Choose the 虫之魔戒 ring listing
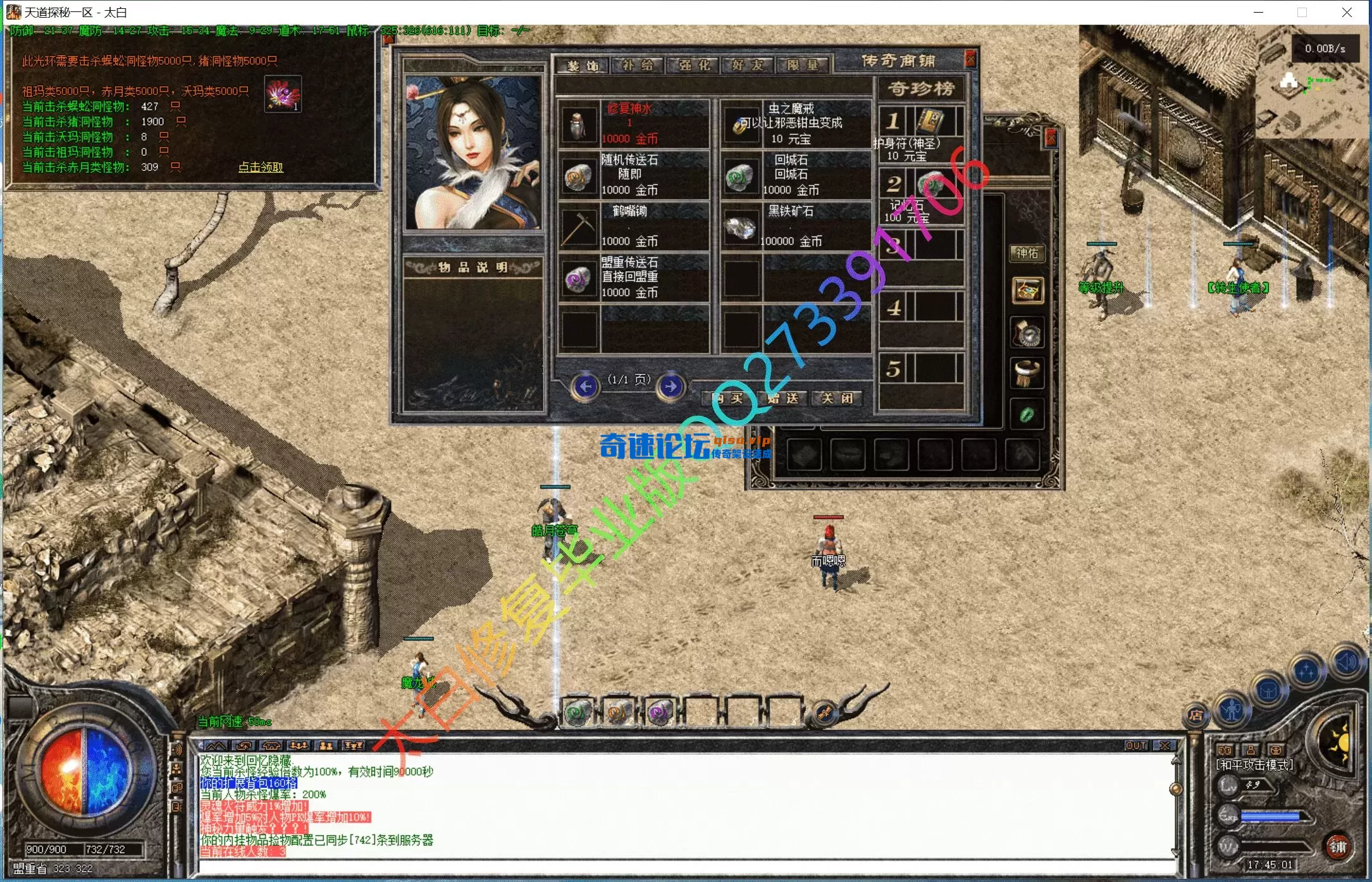This screenshot has width=1372, height=882. click(795, 123)
